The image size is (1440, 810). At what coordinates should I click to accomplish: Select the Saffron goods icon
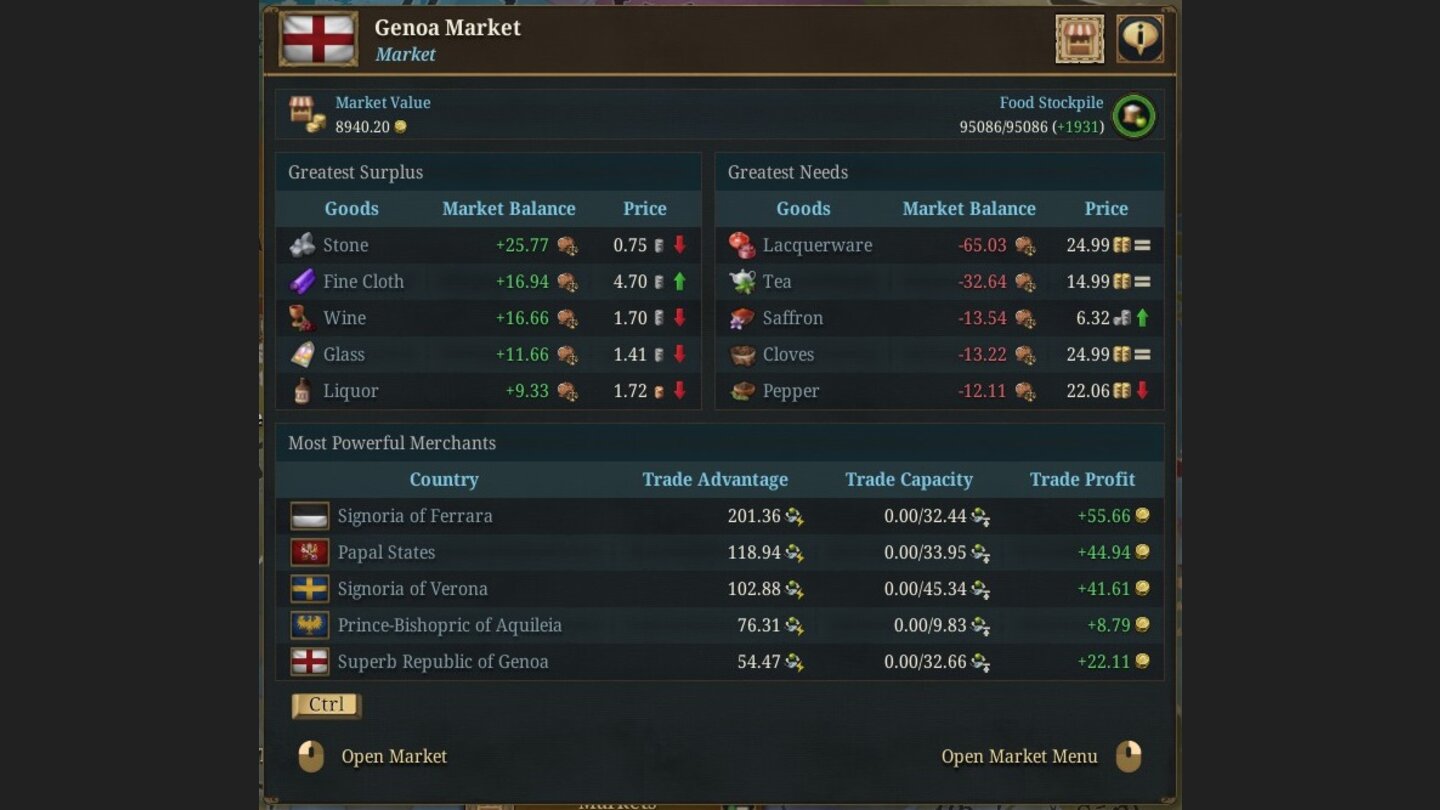click(x=742, y=318)
